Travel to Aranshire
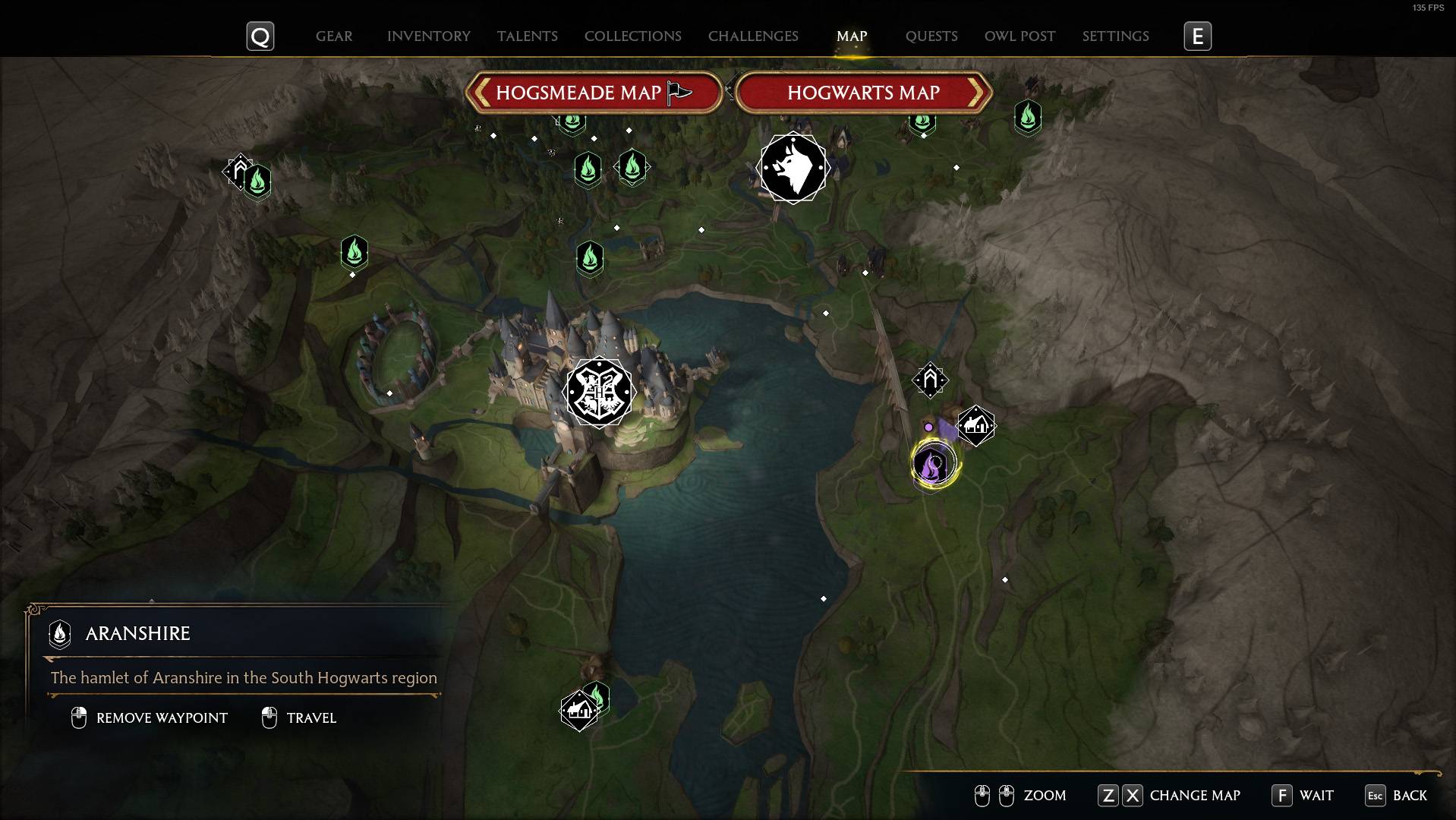 (299, 717)
